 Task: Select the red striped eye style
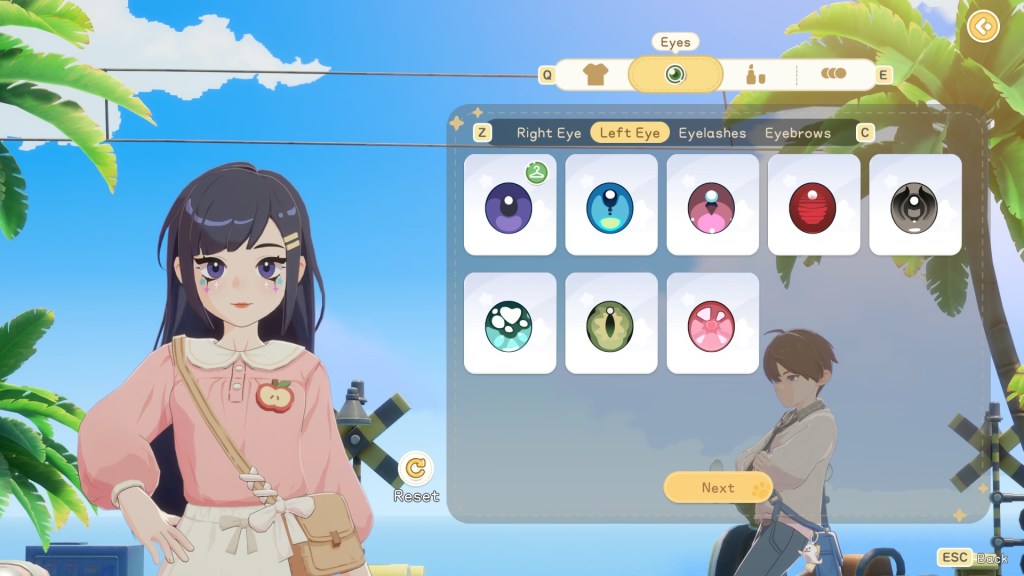[813, 205]
